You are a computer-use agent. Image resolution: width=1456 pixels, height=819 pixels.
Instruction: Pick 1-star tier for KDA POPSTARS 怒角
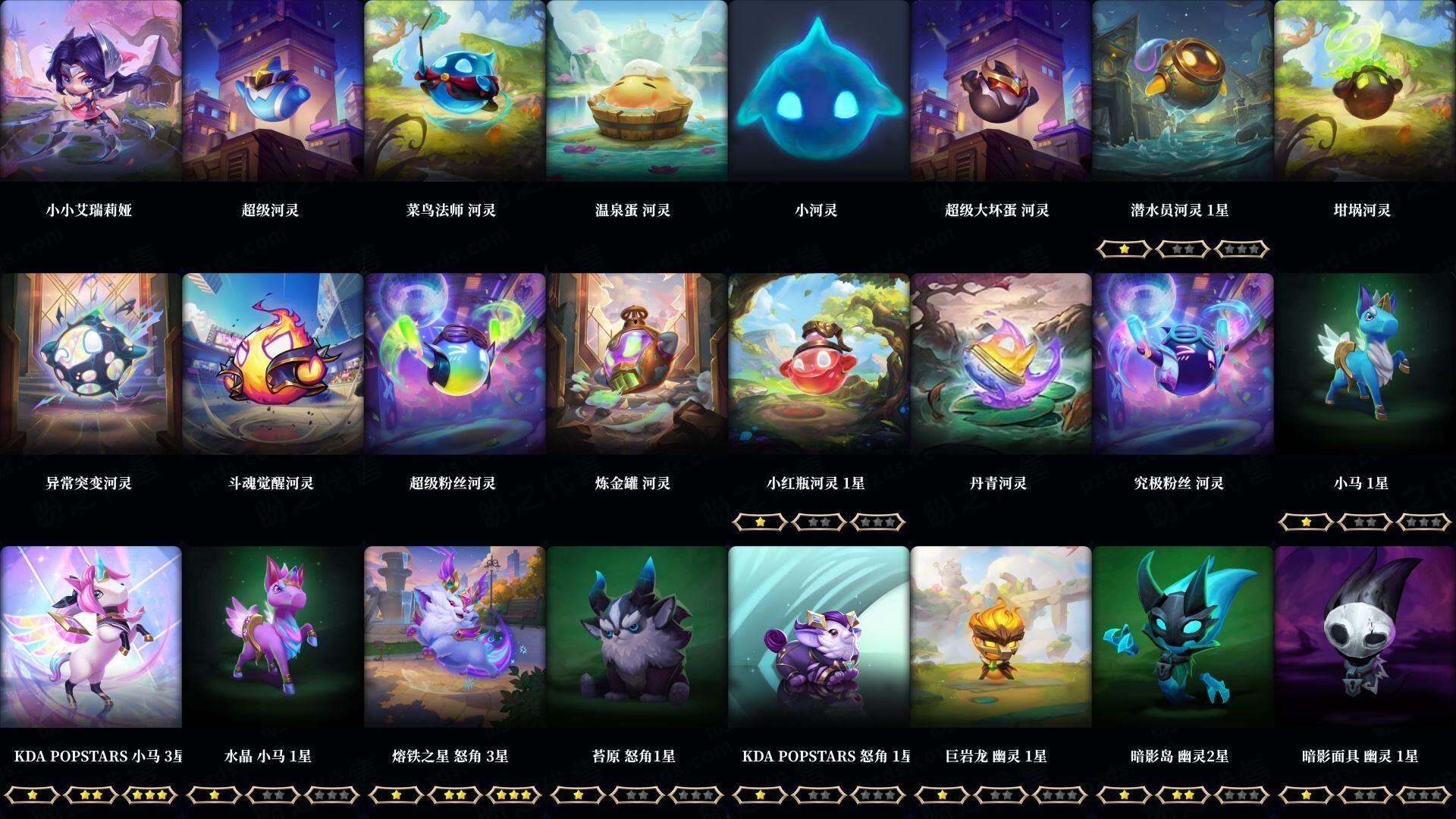point(762,795)
